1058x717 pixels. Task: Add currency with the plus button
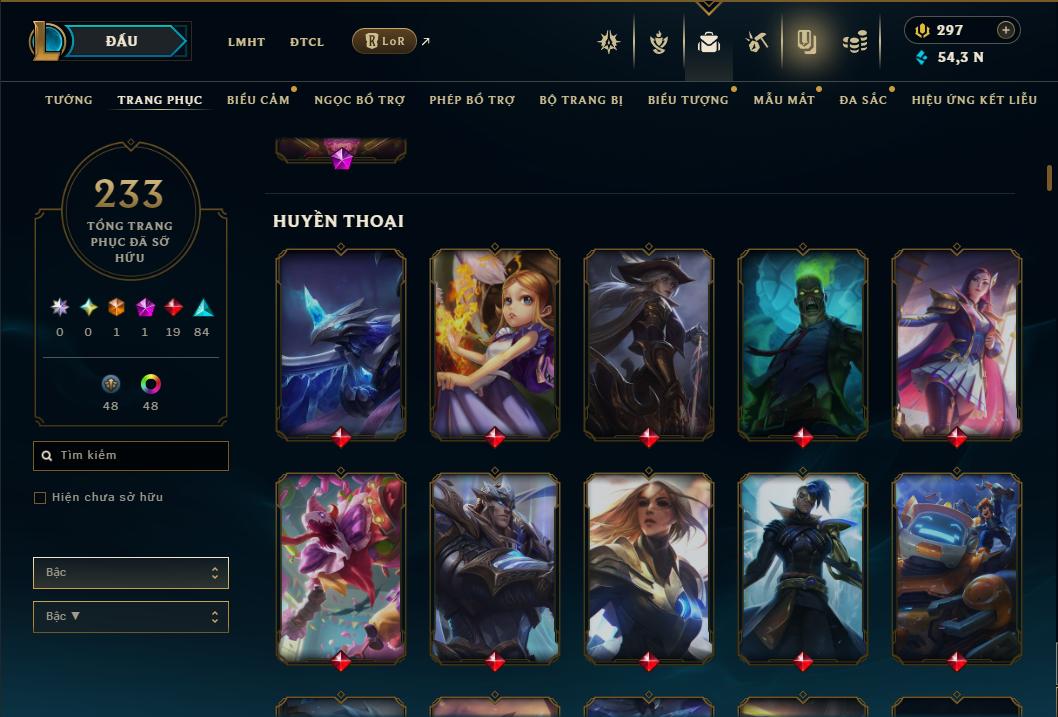point(1006,30)
